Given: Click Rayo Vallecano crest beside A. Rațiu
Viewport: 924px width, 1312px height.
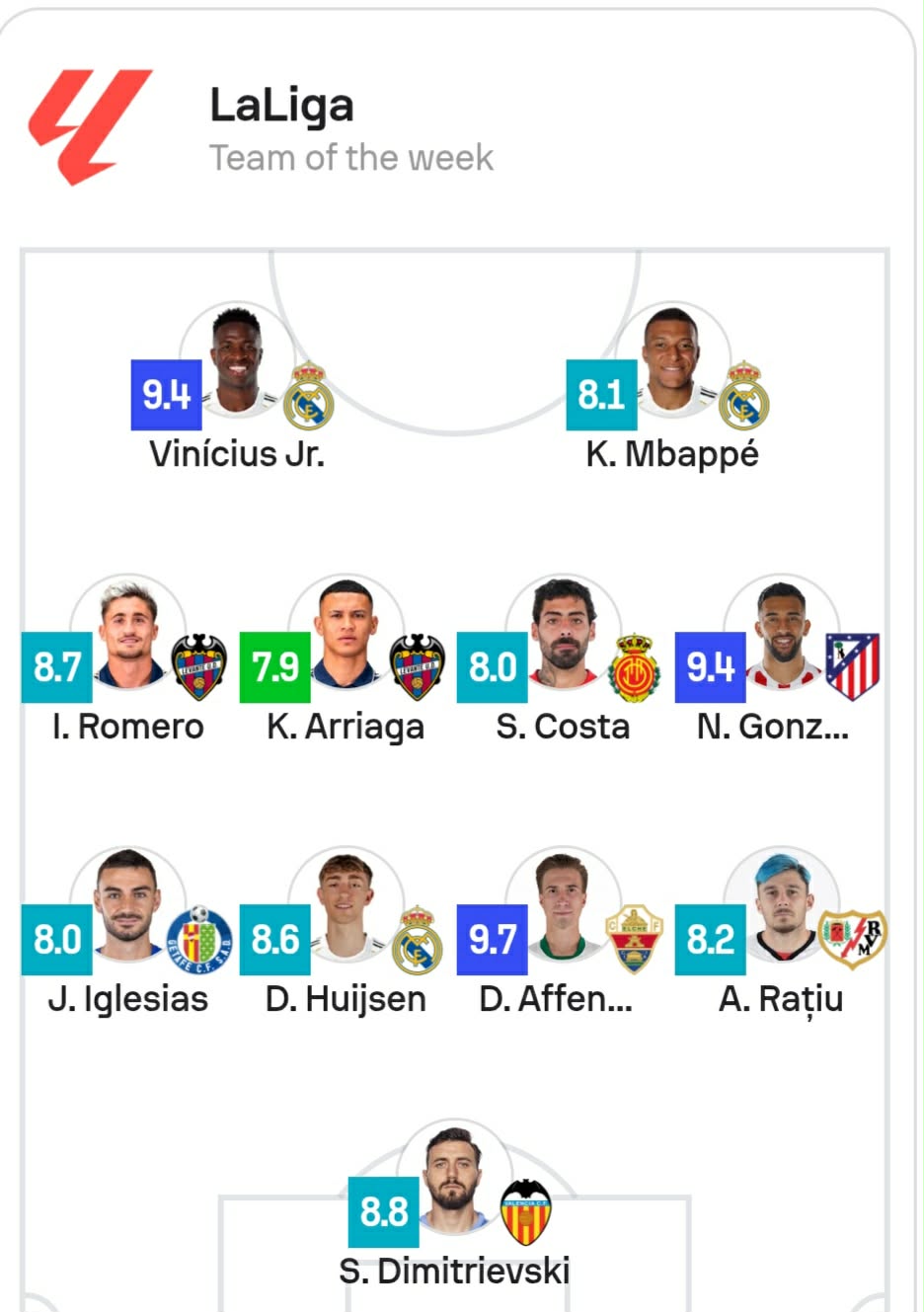Looking at the screenshot, I should 853,938.
